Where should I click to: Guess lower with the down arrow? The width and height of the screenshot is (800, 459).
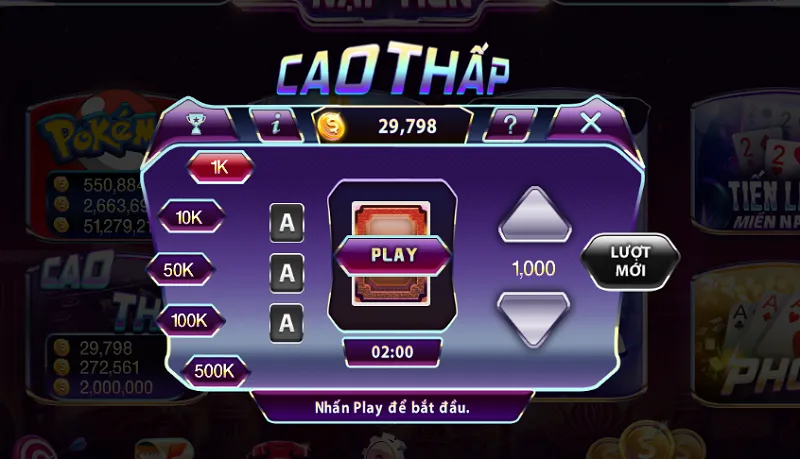[534, 320]
